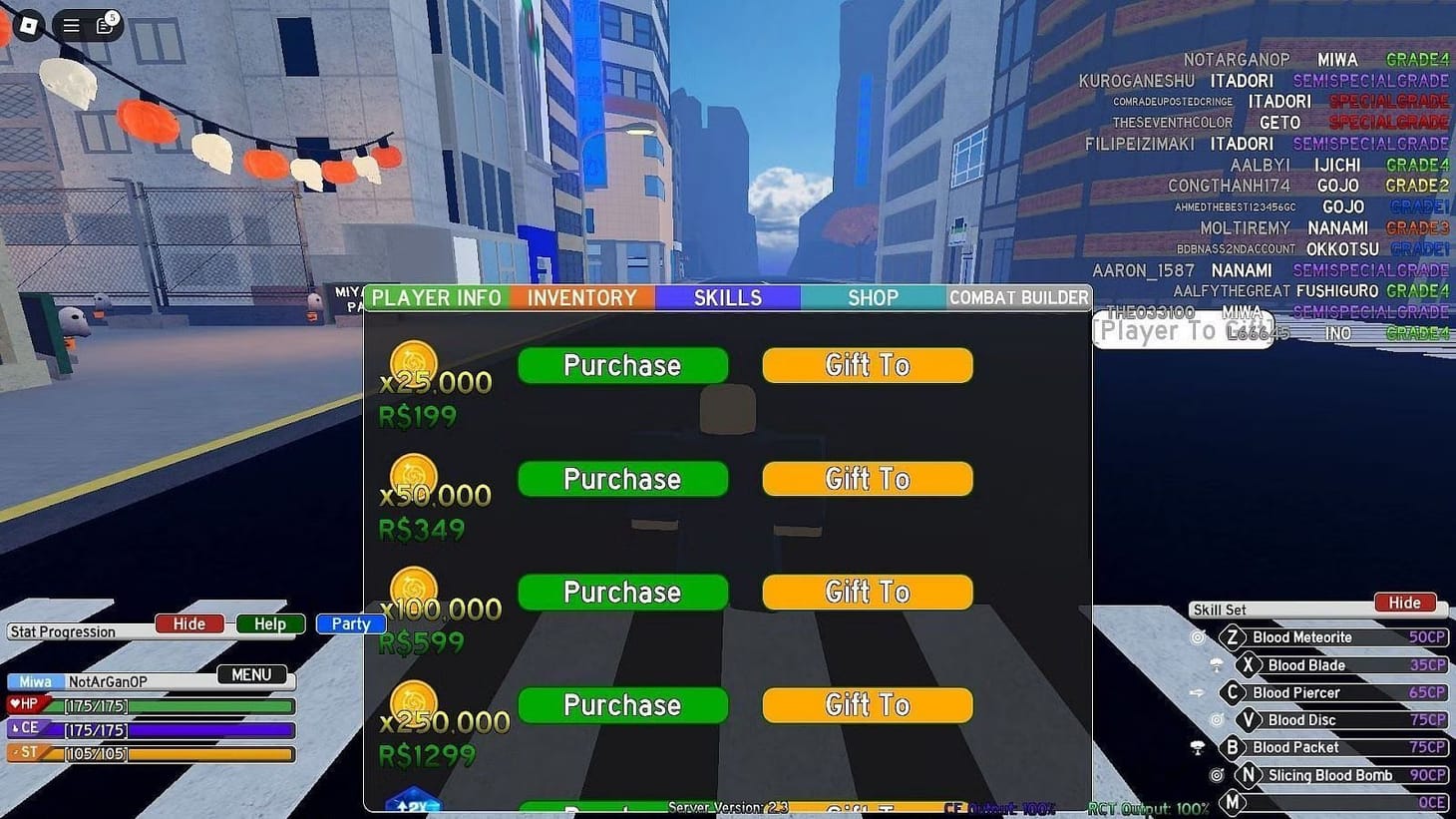Expand the MENU next to NotArGanOP
Image resolution: width=1456 pixels, height=819 pixels.
coord(252,674)
